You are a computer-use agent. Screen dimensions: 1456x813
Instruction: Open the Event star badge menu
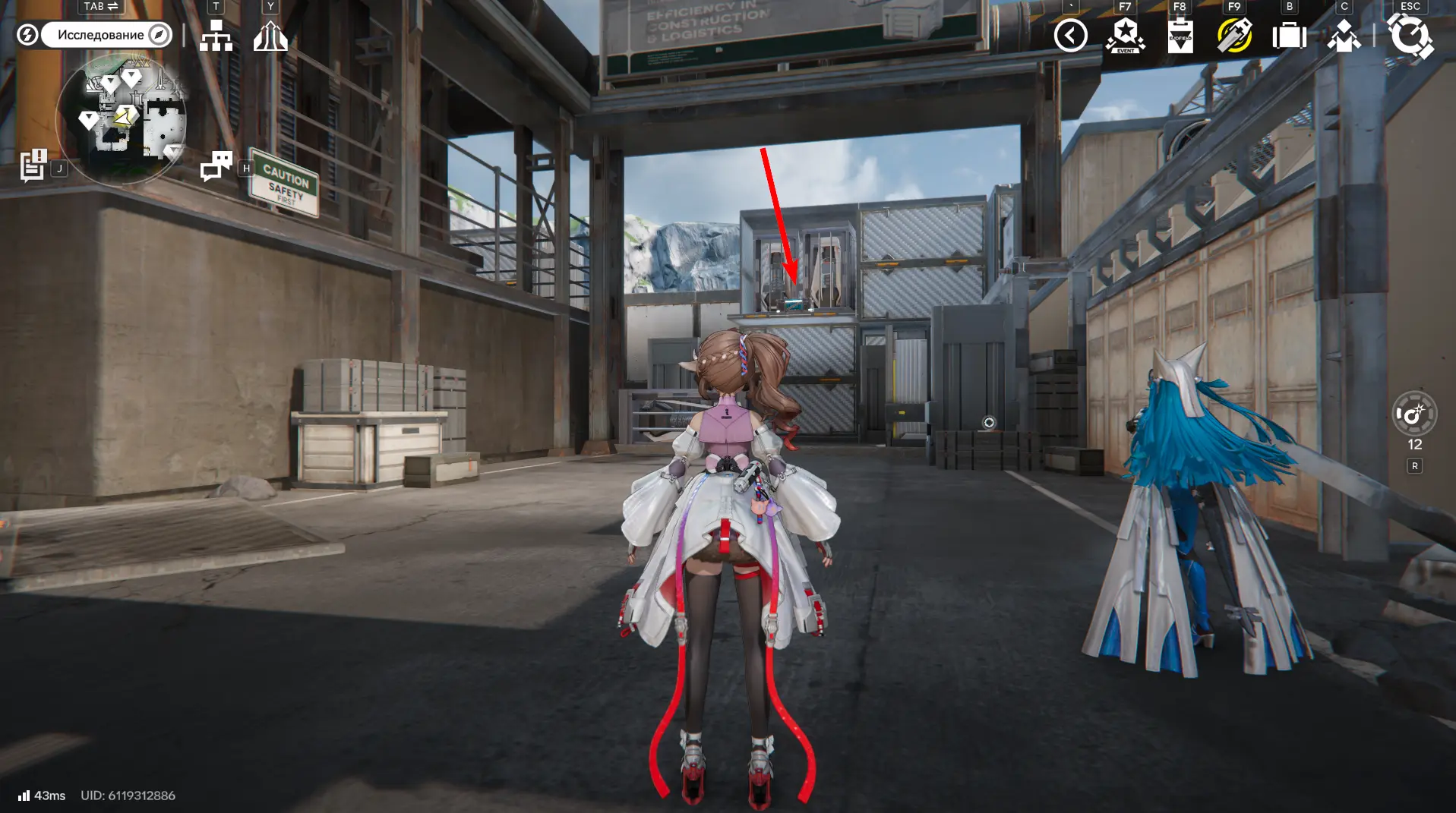[x=1125, y=35]
